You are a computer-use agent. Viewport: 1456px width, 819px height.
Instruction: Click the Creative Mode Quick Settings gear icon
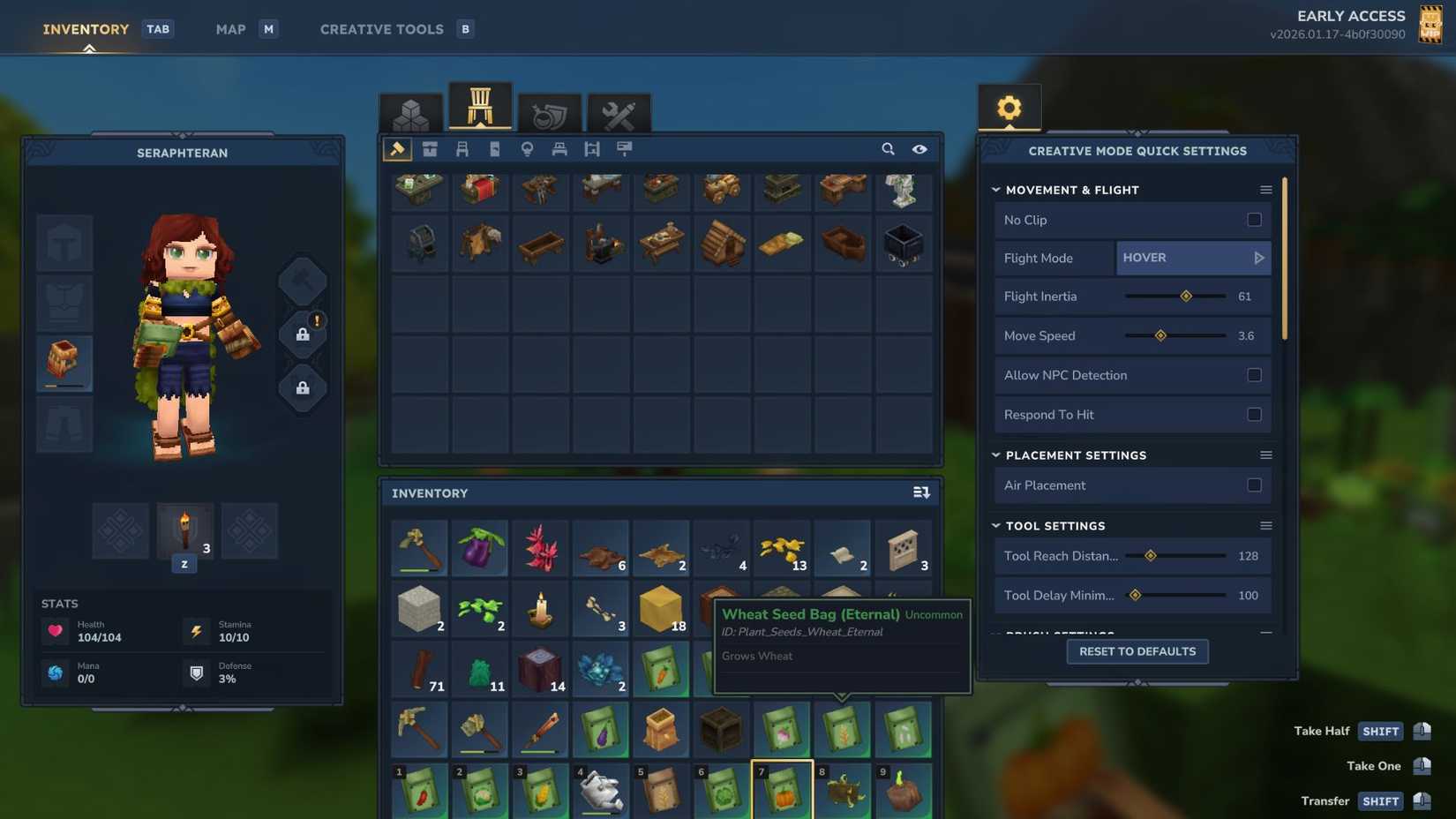coord(1009,108)
